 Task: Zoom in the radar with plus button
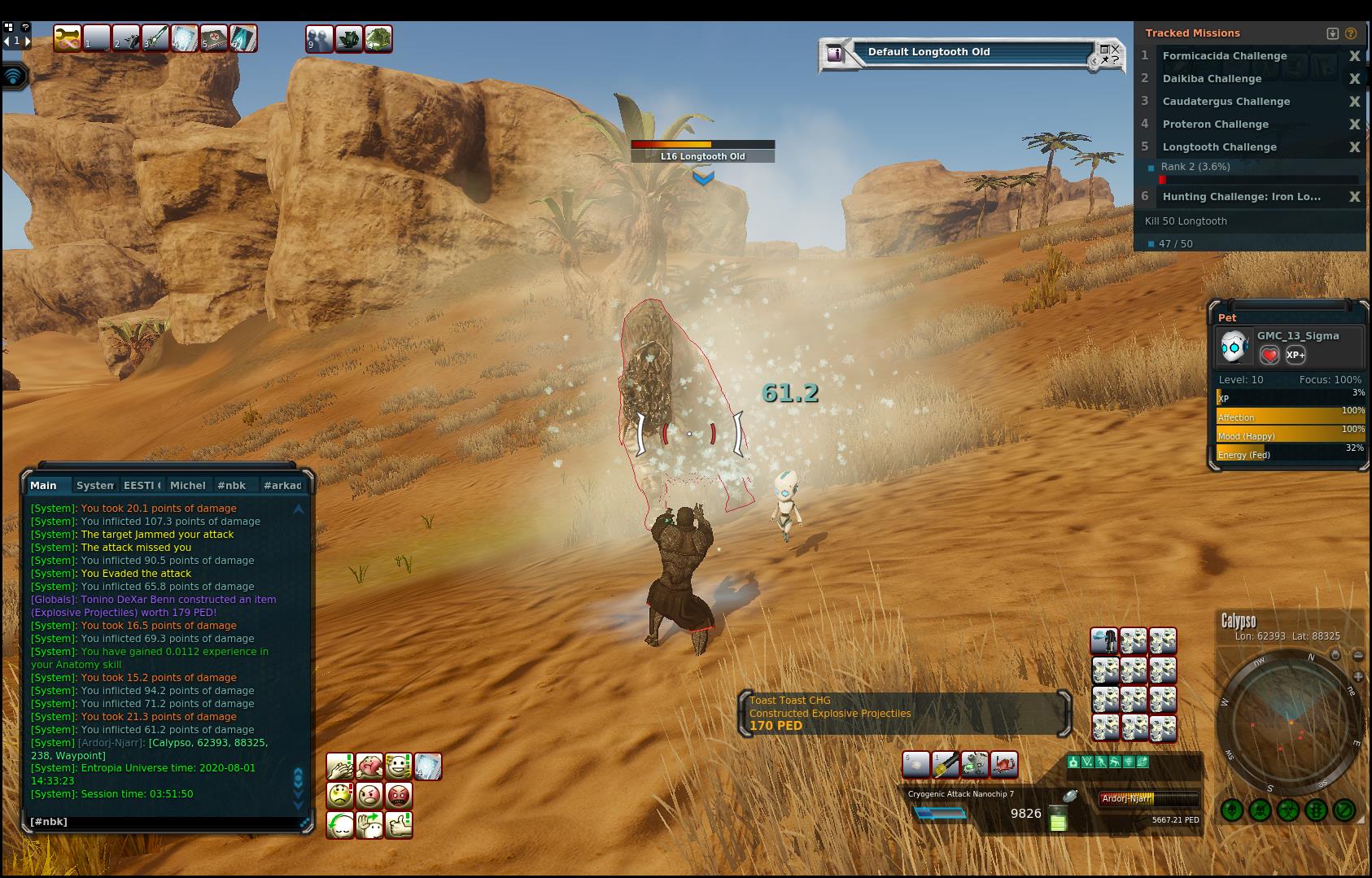[1358, 676]
